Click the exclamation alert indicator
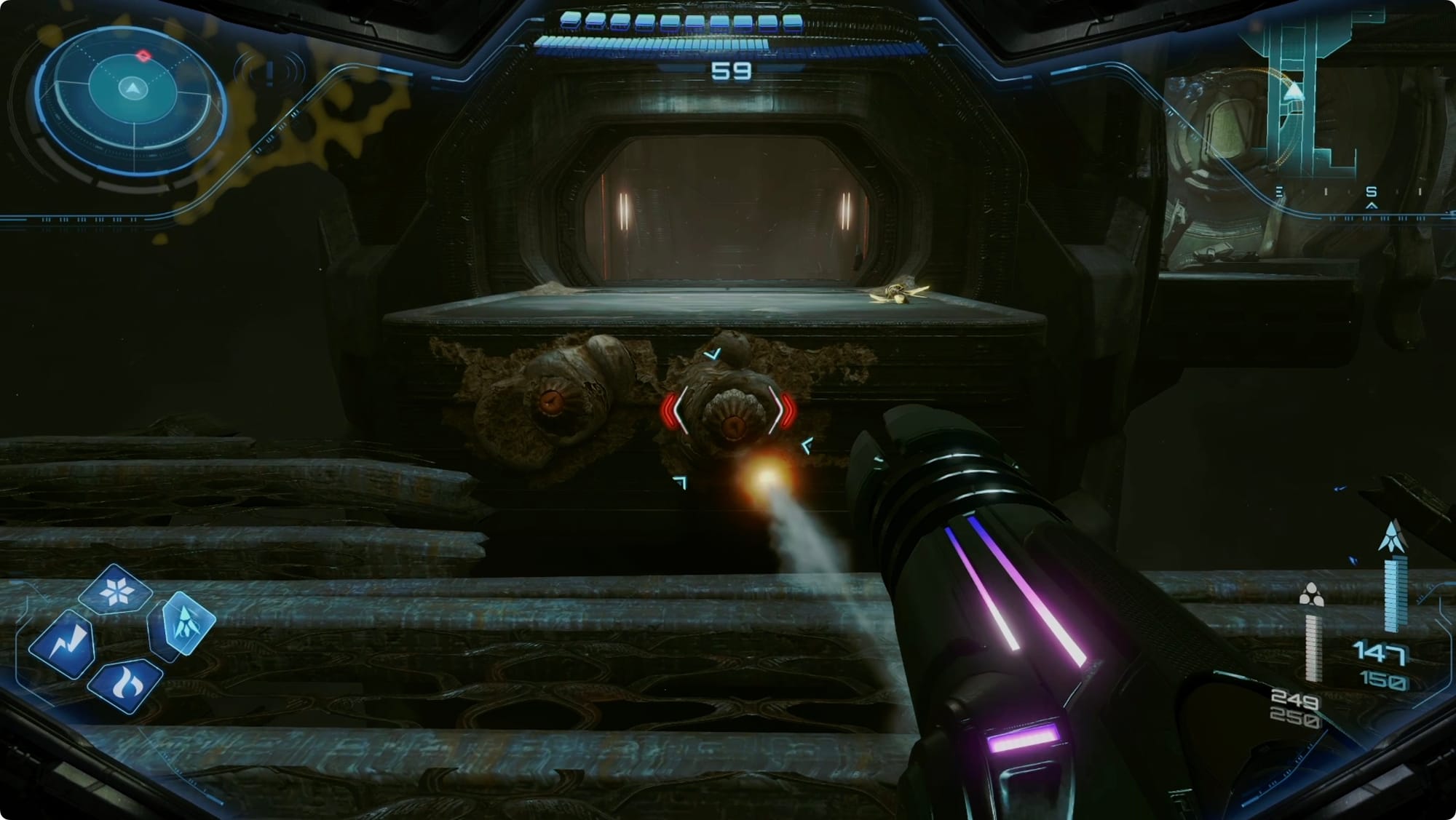This screenshot has height=820, width=1456. pos(269,73)
